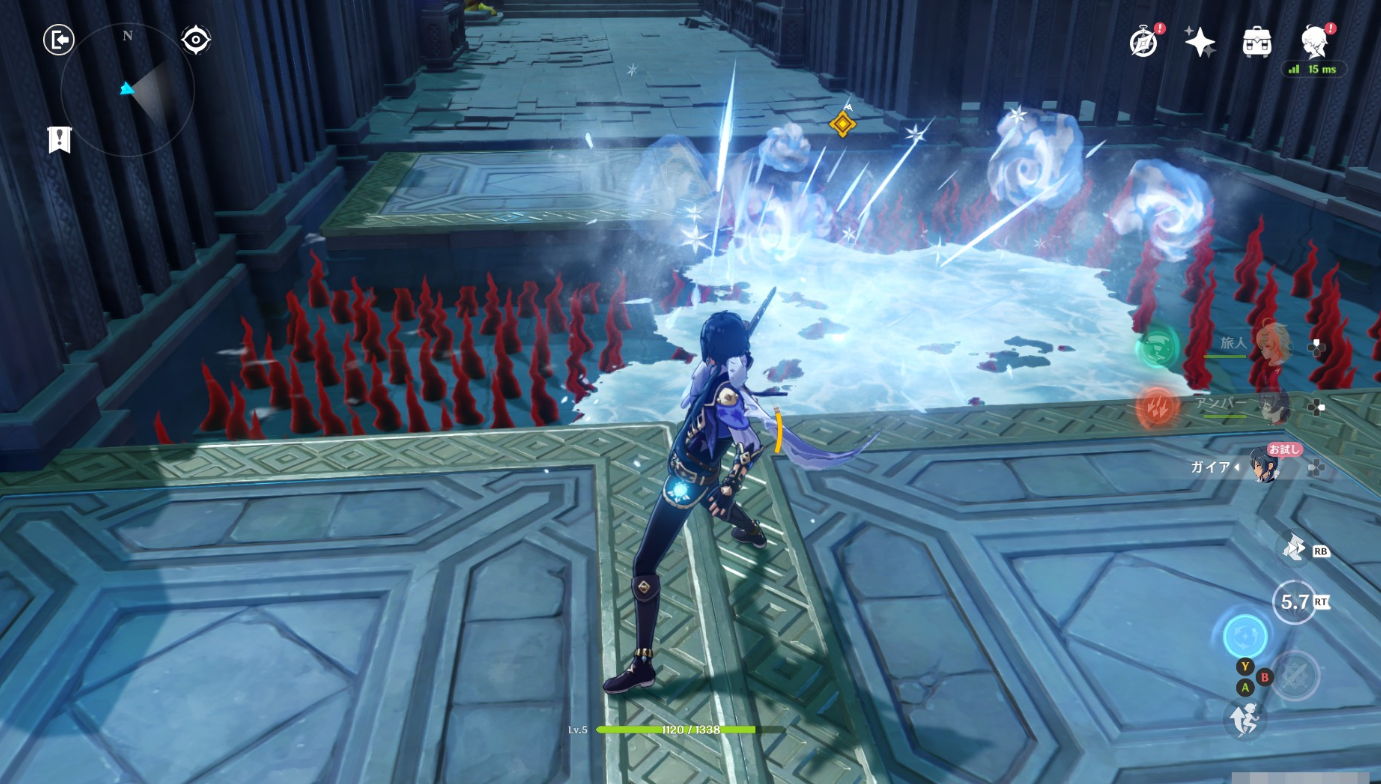The height and width of the screenshot is (784, 1381).
Task: Select the trial character ガイア
Action: pos(1262,466)
